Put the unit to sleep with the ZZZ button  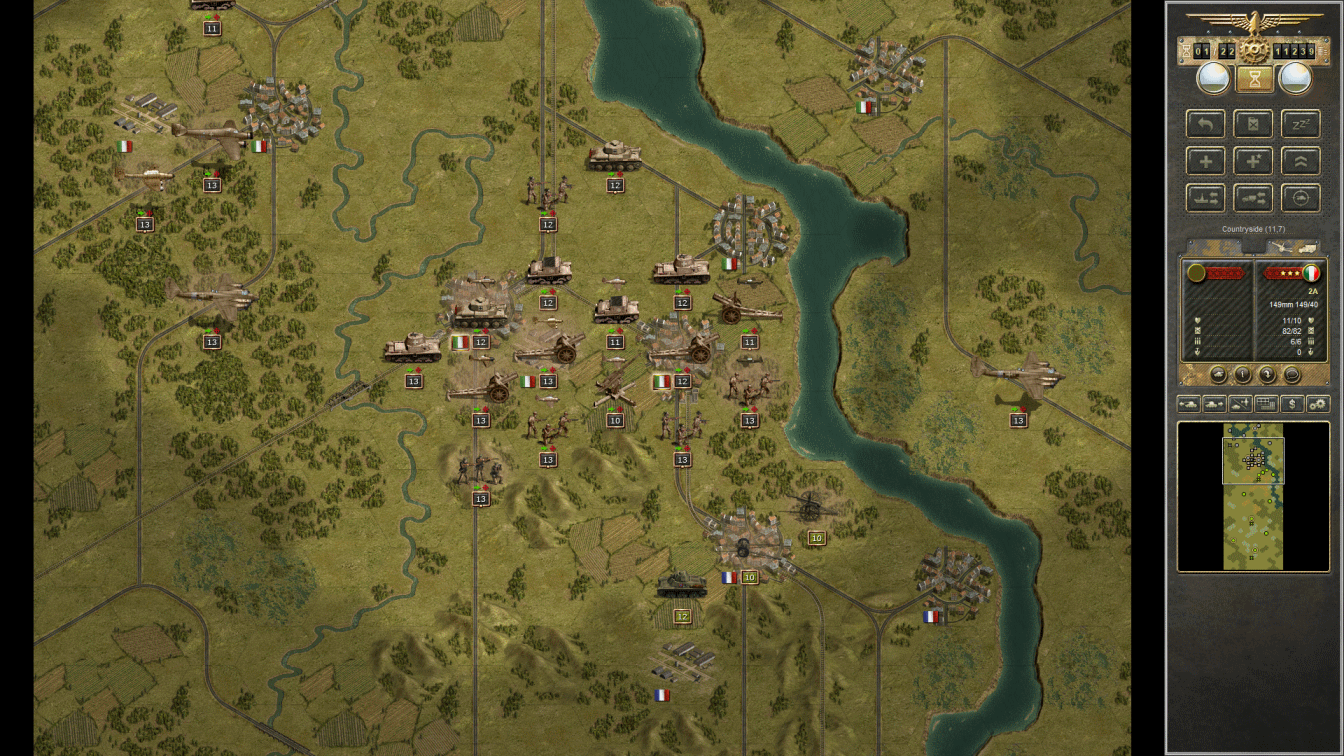(x=1300, y=124)
